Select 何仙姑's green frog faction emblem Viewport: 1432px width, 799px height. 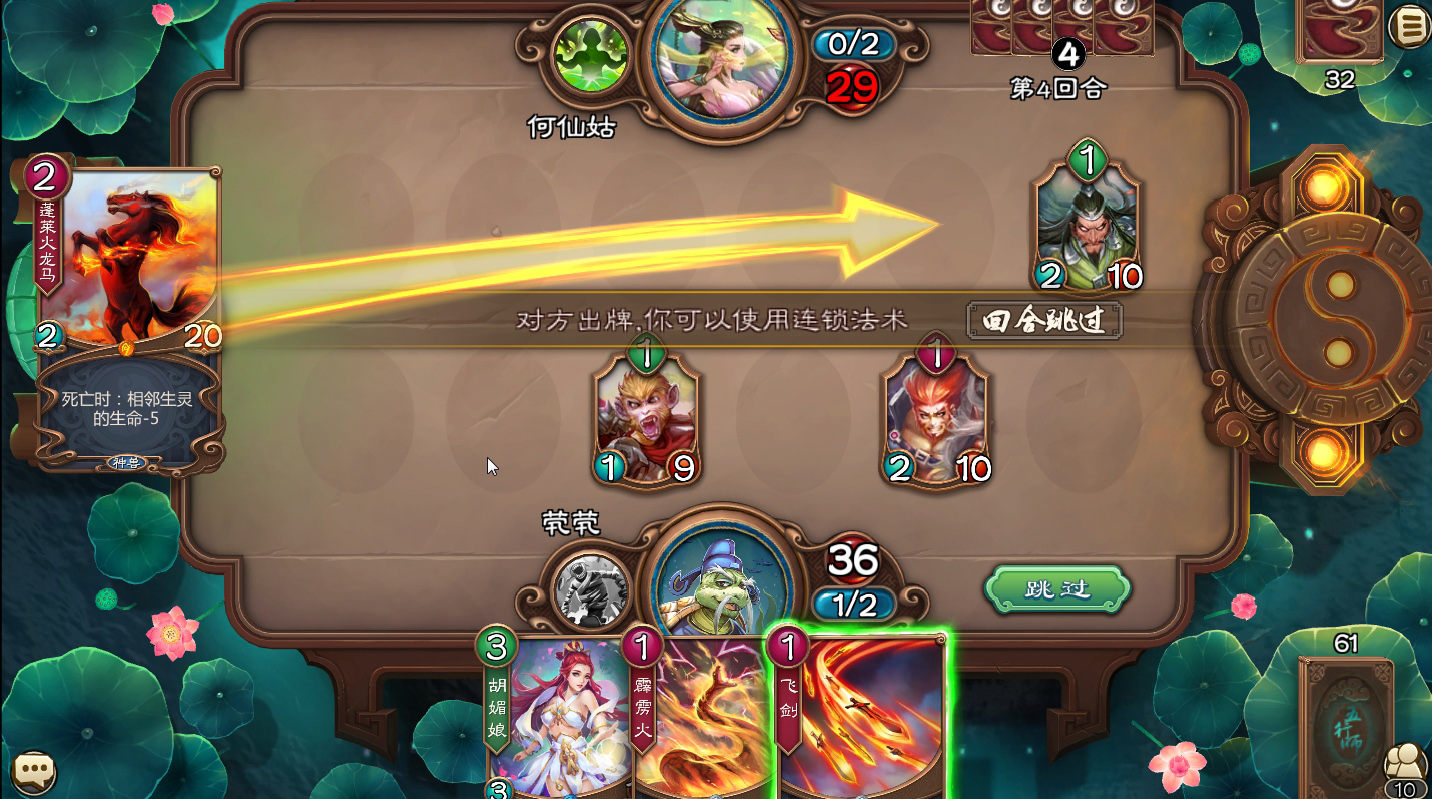(x=590, y=55)
